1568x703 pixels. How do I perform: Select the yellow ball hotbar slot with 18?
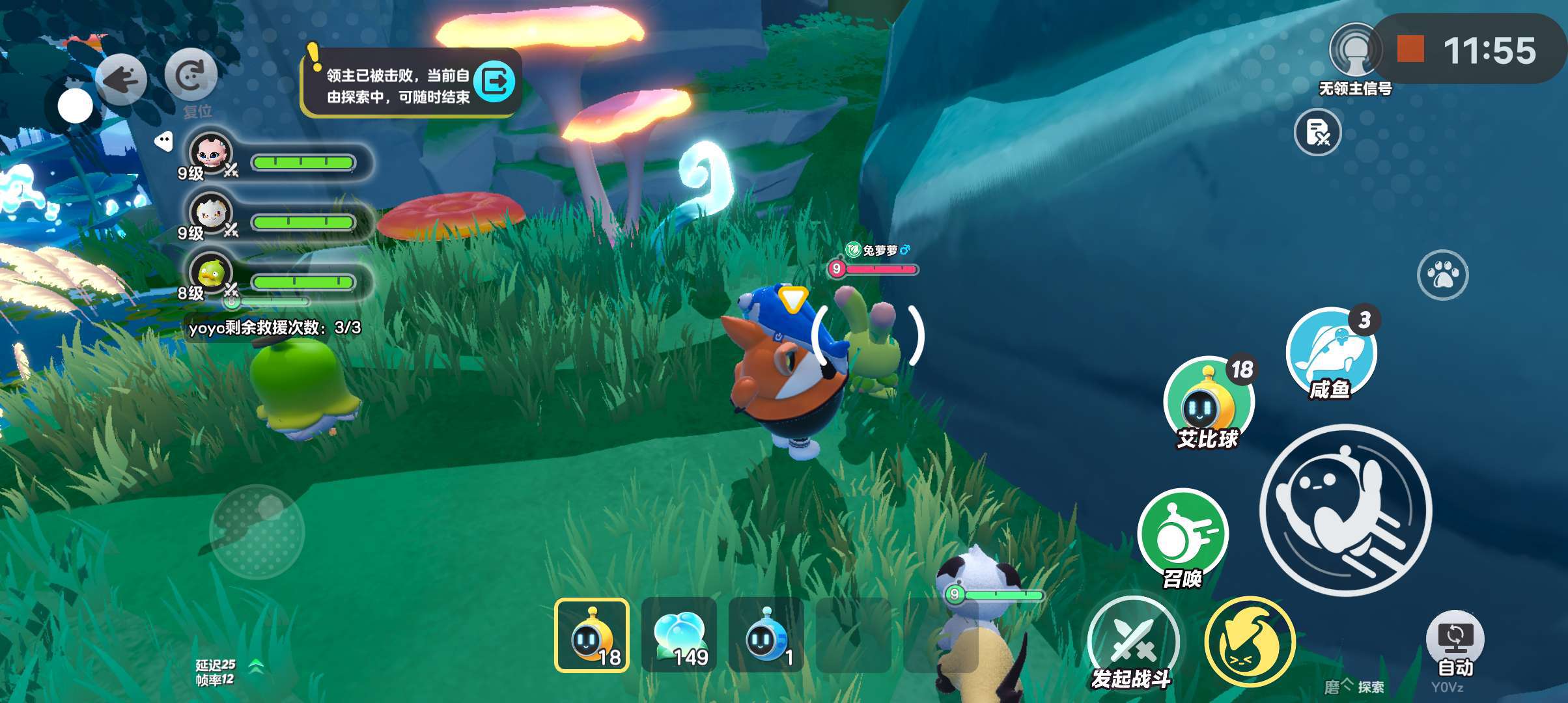point(592,635)
